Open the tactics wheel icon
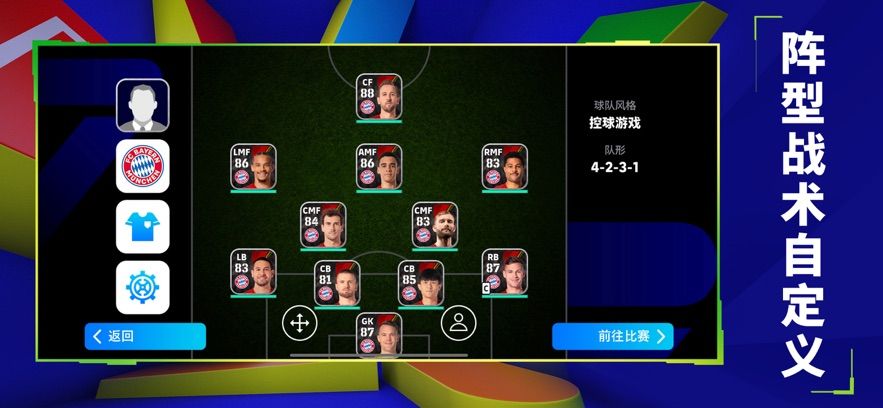The image size is (883, 408). [x=143, y=287]
